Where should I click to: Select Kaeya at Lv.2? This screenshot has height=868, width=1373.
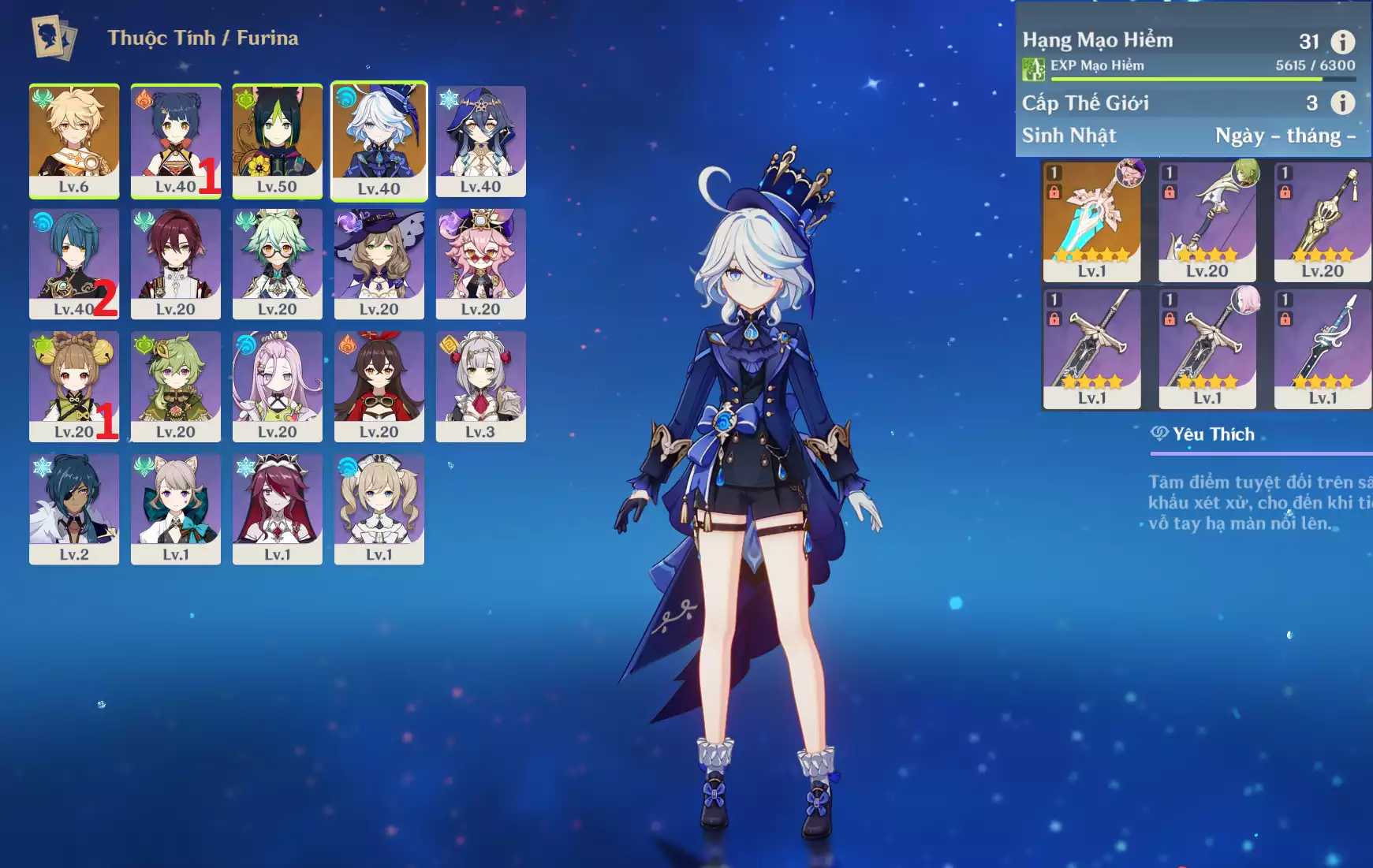tap(74, 509)
